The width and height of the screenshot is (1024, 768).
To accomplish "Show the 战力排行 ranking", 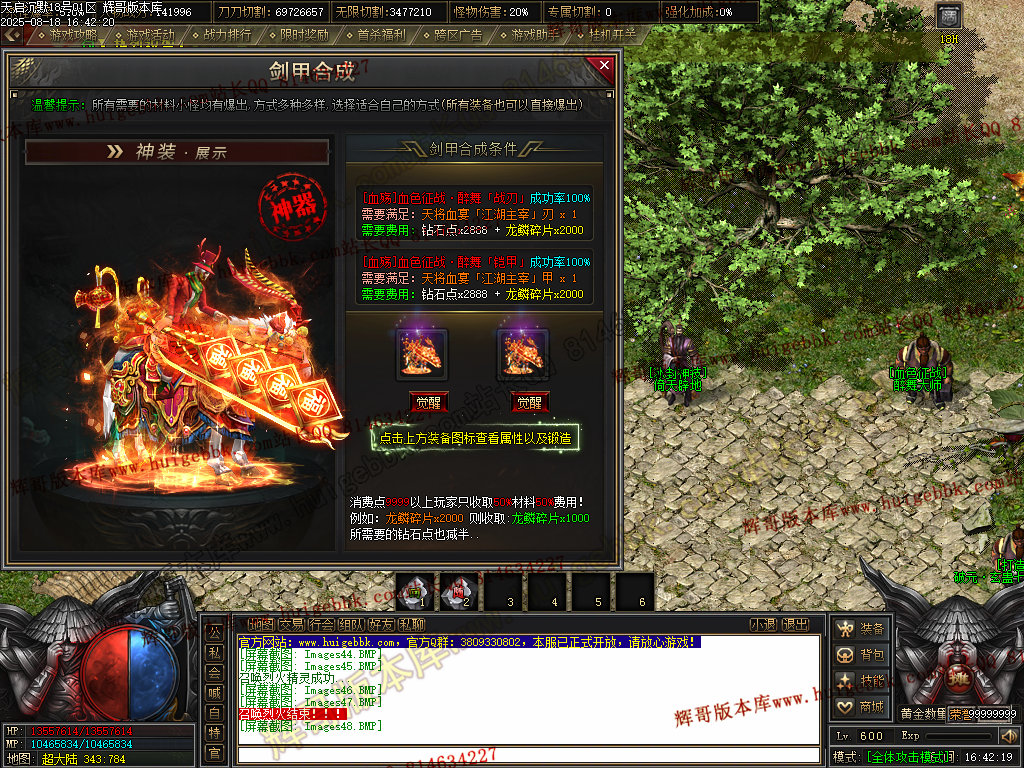I will (227, 34).
